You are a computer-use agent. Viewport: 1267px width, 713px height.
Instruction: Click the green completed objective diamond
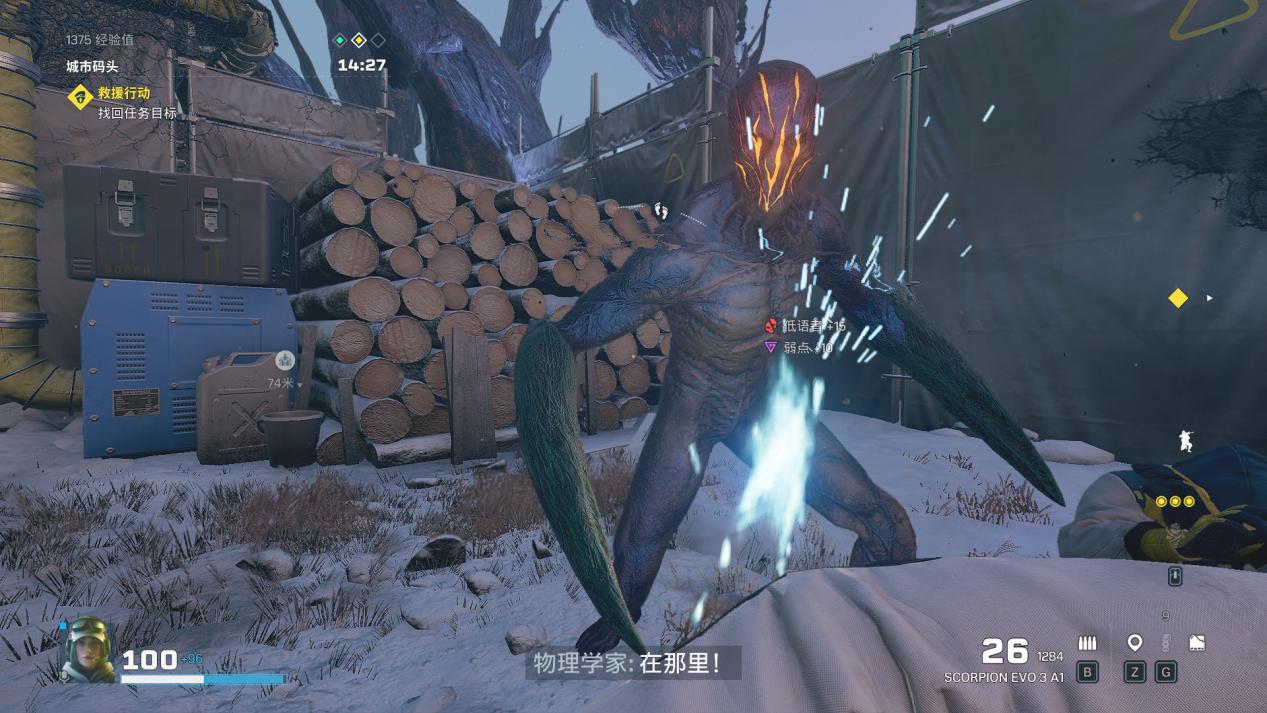pos(339,40)
